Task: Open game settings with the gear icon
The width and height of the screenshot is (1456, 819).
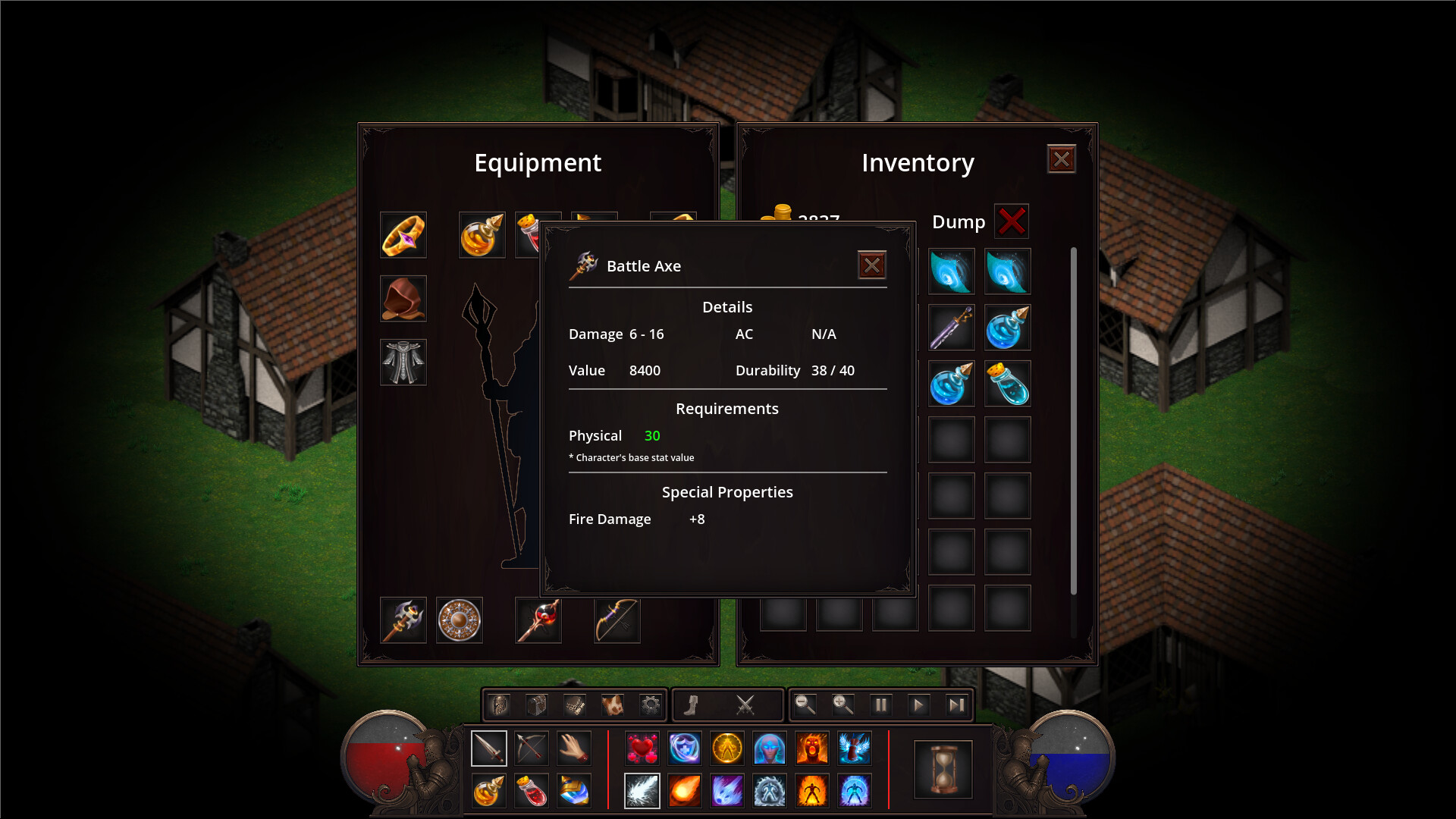Action: coord(648,705)
